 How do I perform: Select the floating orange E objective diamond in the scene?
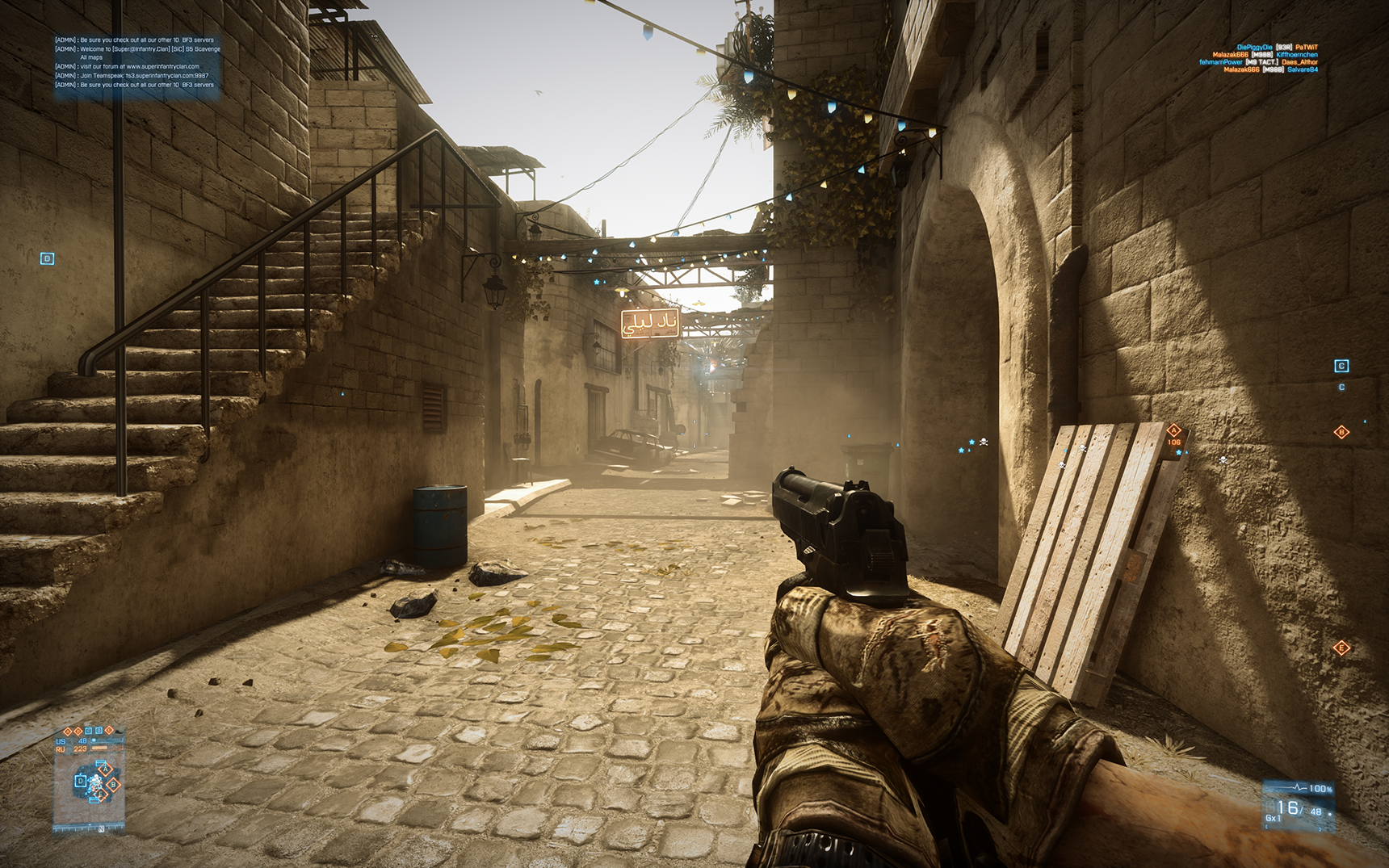(x=1341, y=648)
